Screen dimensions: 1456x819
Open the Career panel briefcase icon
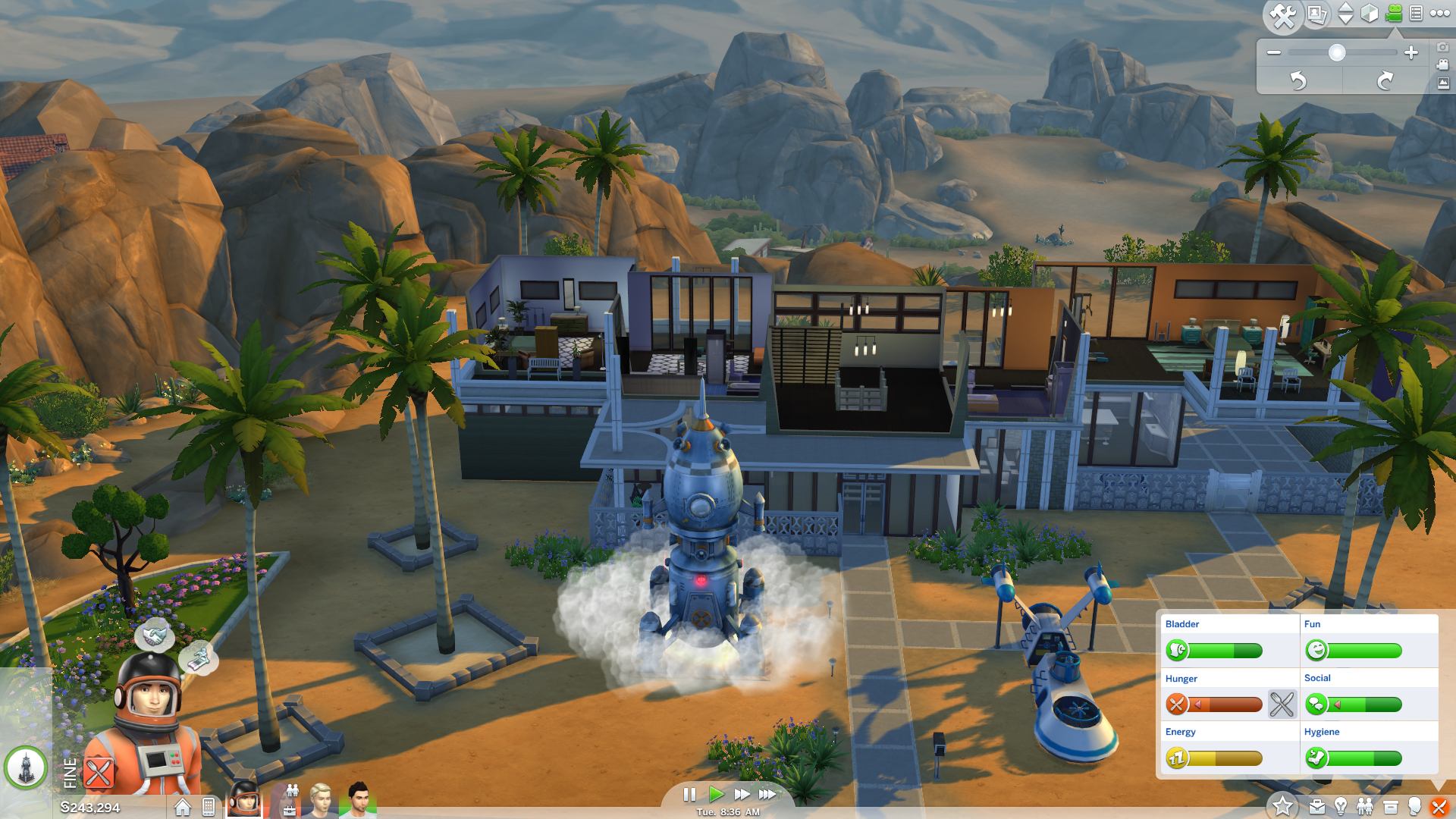[x=1318, y=807]
